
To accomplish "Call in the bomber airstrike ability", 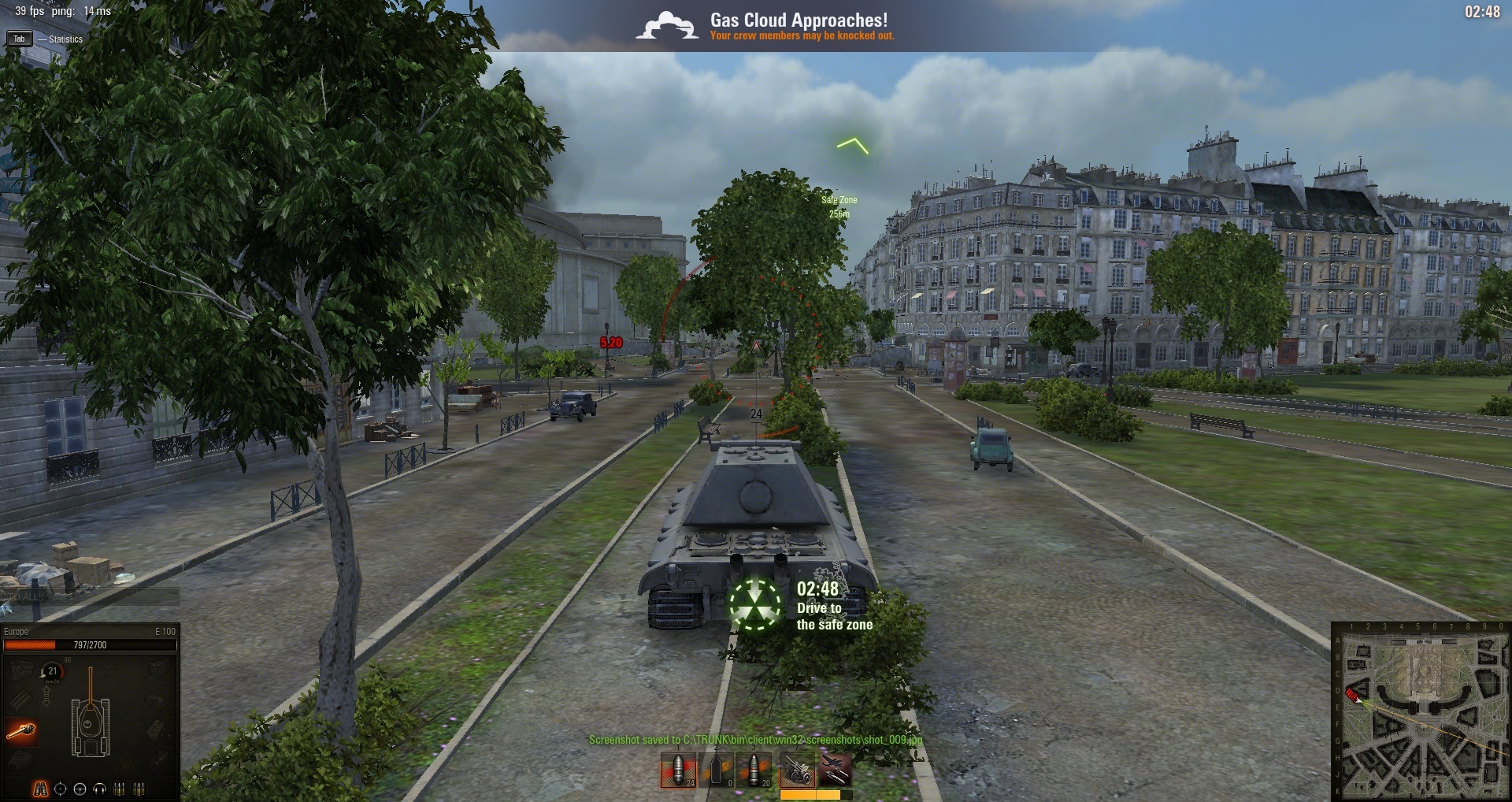I will (834, 770).
